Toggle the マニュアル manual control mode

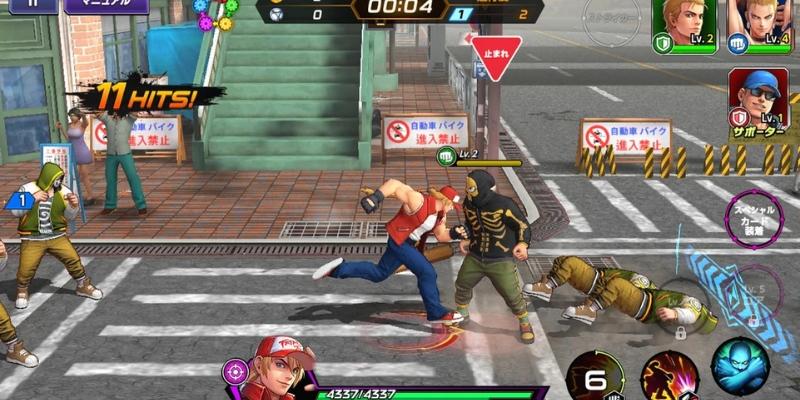click(x=105, y=5)
